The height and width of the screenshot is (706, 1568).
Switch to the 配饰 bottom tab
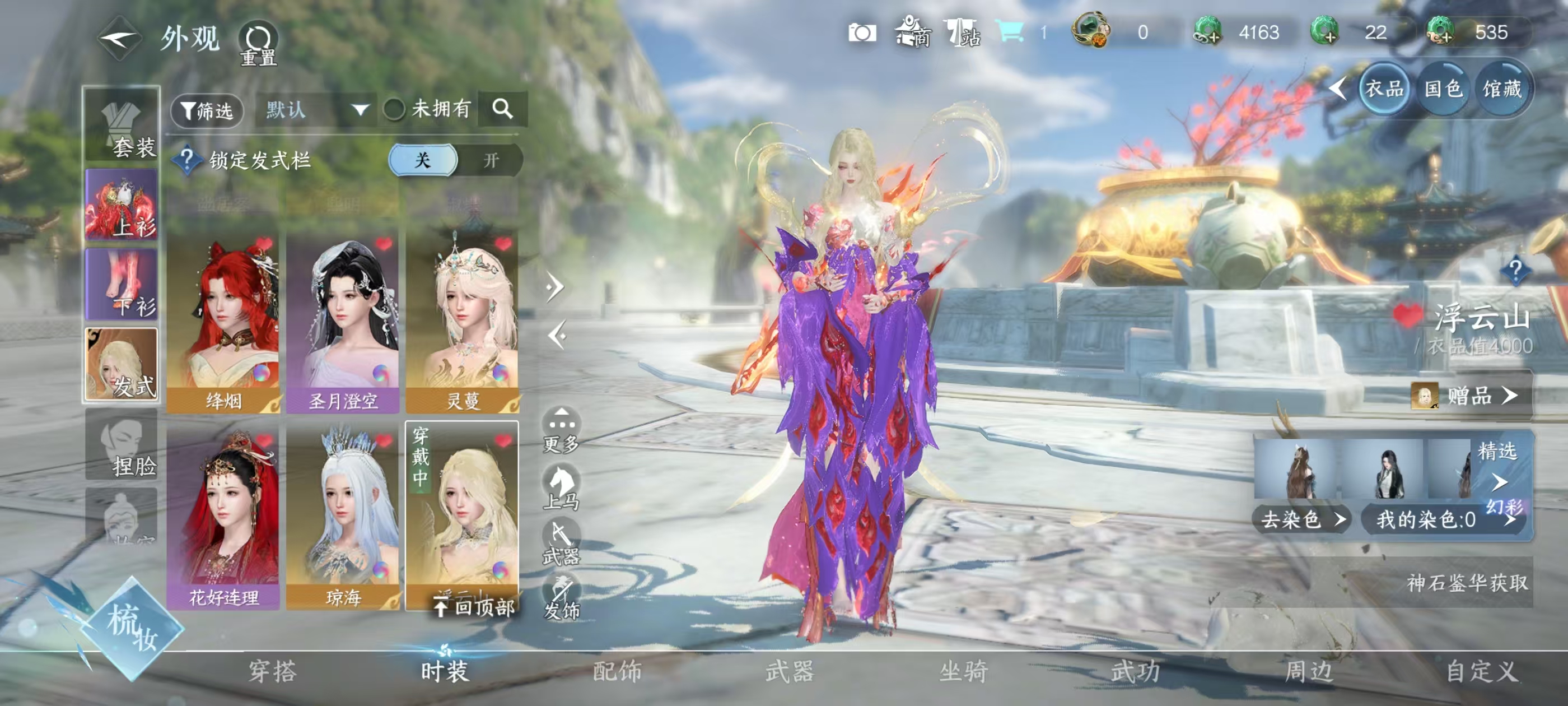pos(617,671)
